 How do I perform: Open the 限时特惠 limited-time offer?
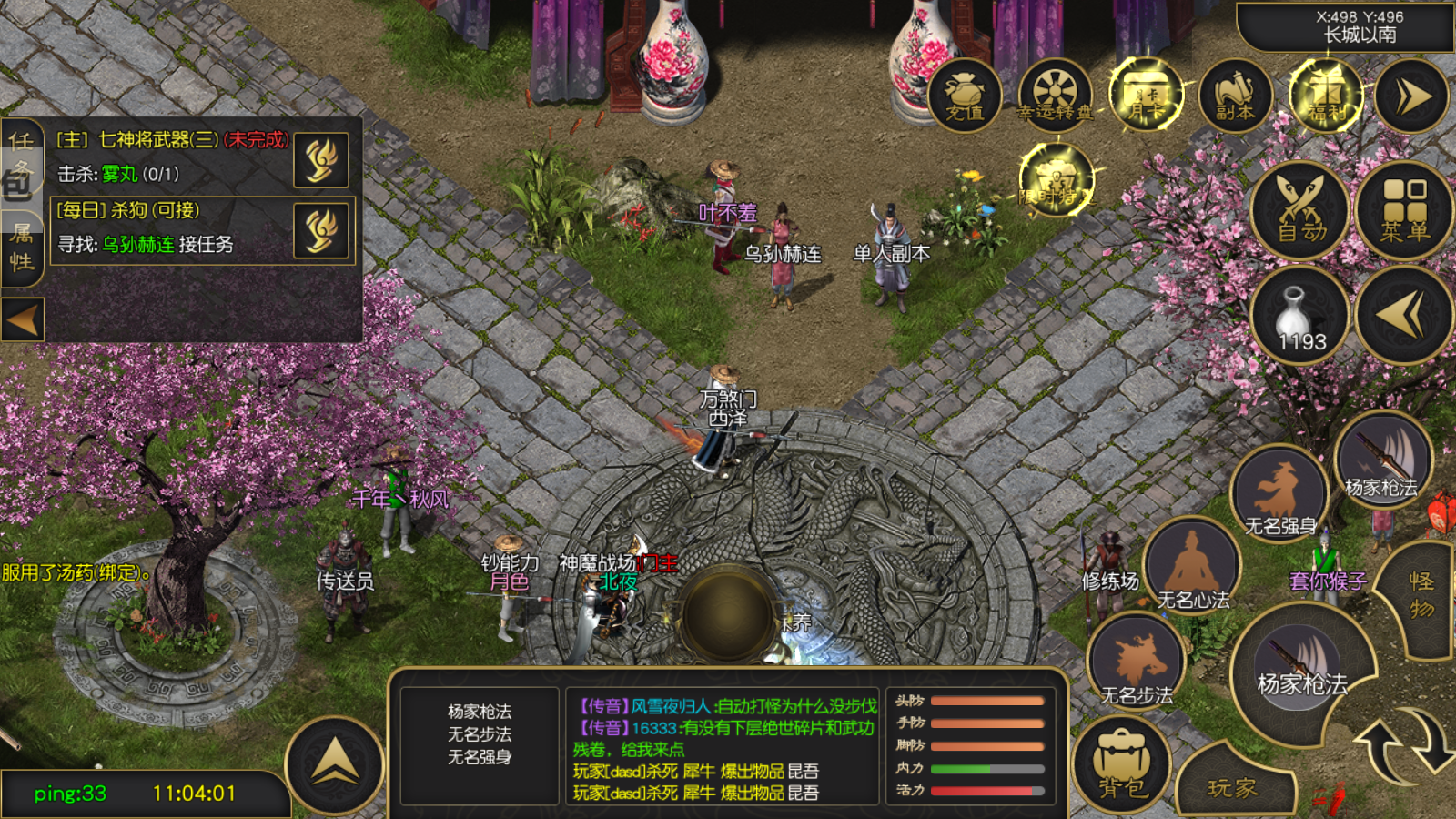[1056, 179]
